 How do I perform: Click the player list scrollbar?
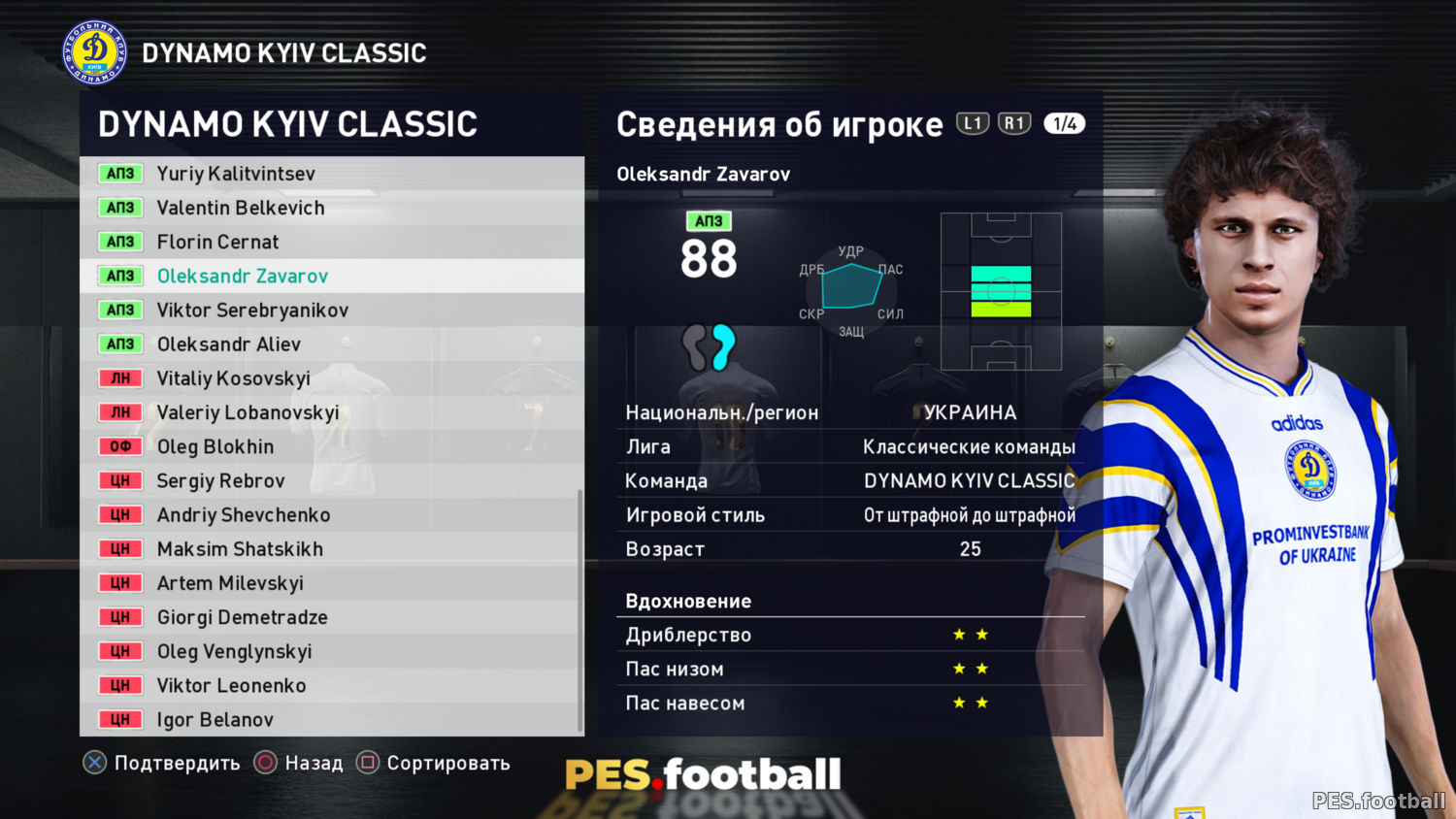tap(580, 611)
